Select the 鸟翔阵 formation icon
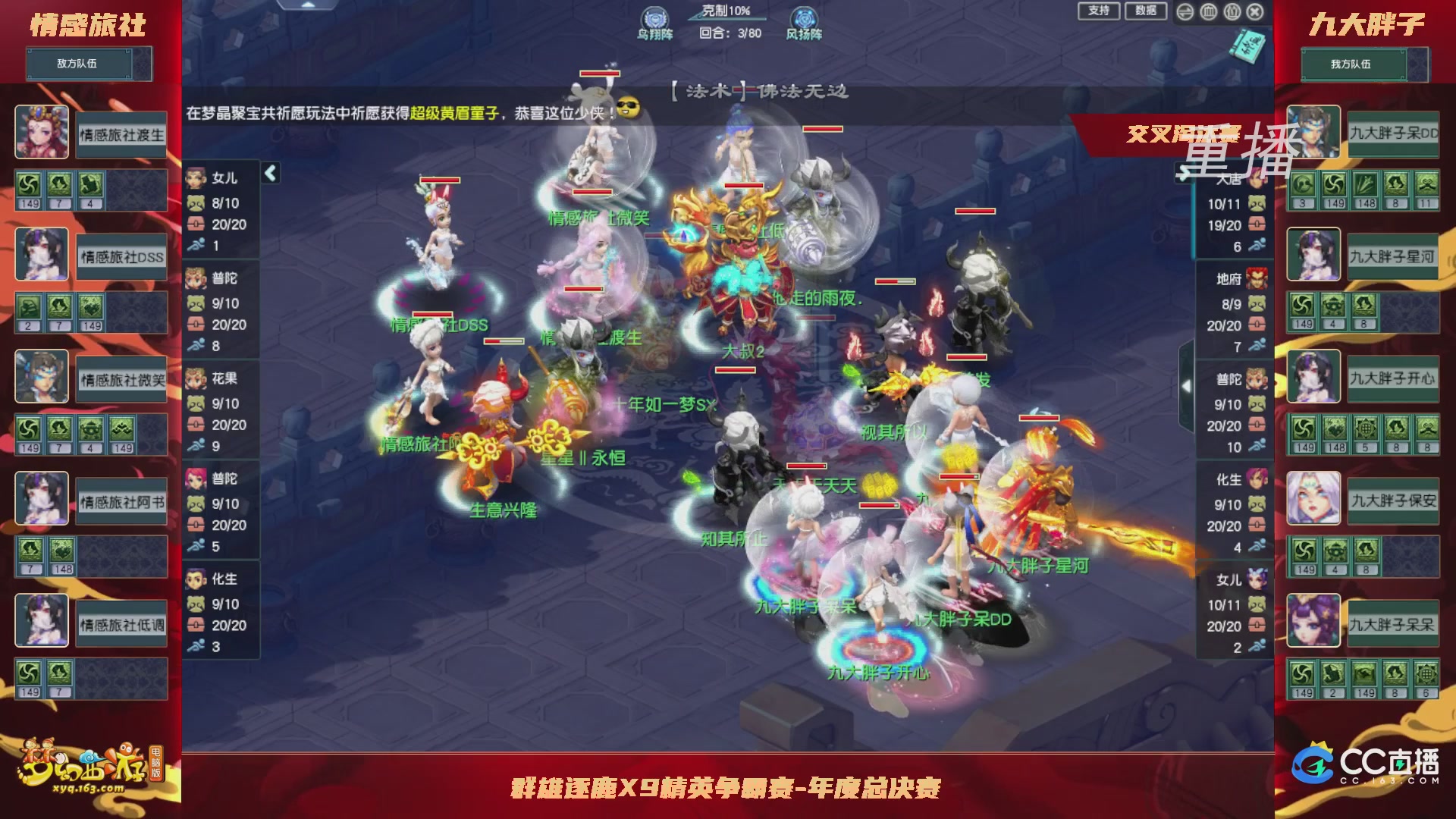Image resolution: width=1456 pixels, height=819 pixels. pos(654,17)
